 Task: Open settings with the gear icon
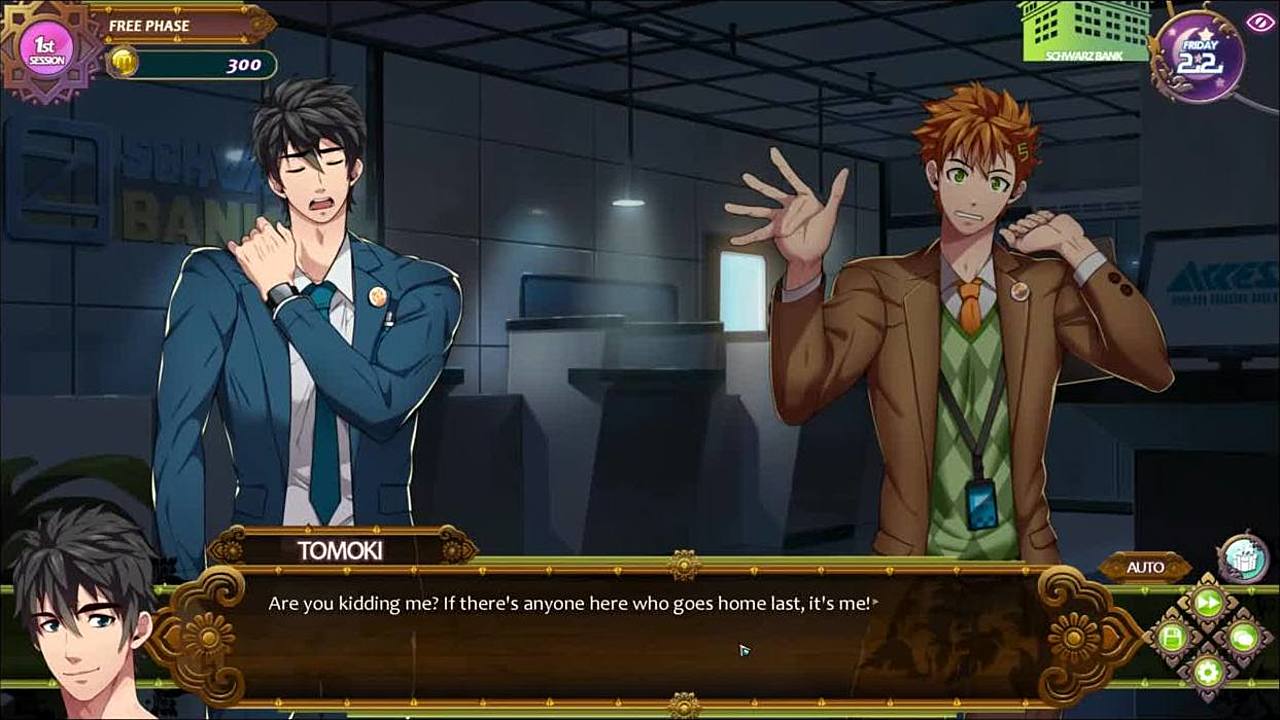[1208, 671]
